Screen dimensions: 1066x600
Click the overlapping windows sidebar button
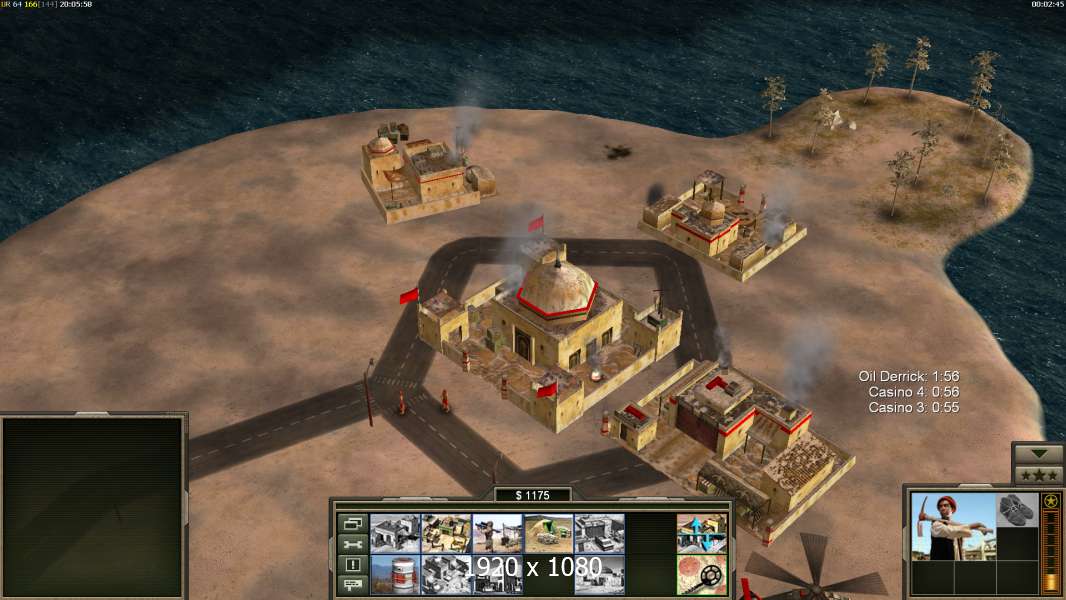coord(351,523)
